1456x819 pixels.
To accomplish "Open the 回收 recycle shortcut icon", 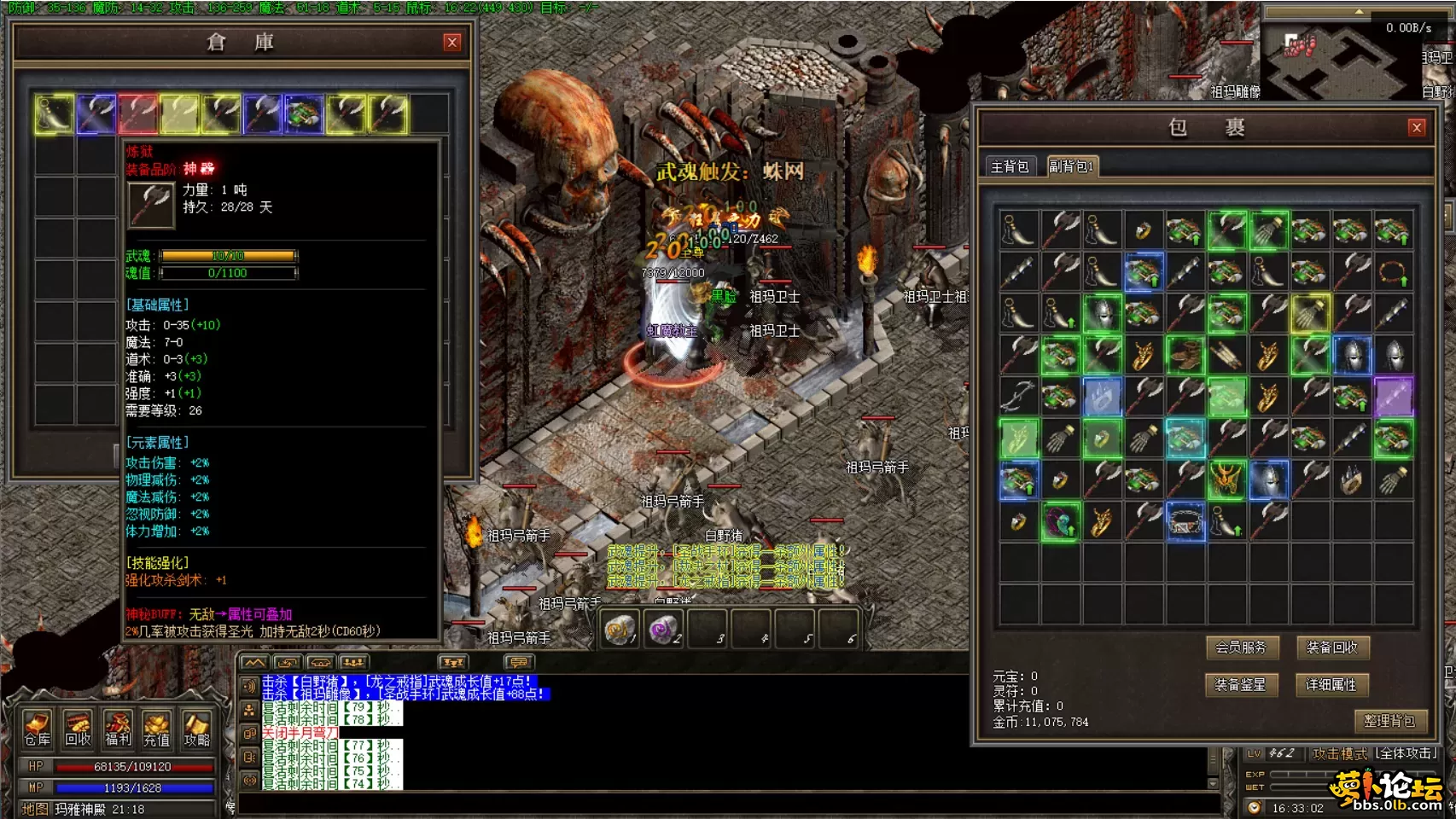I will click(x=78, y=729).
